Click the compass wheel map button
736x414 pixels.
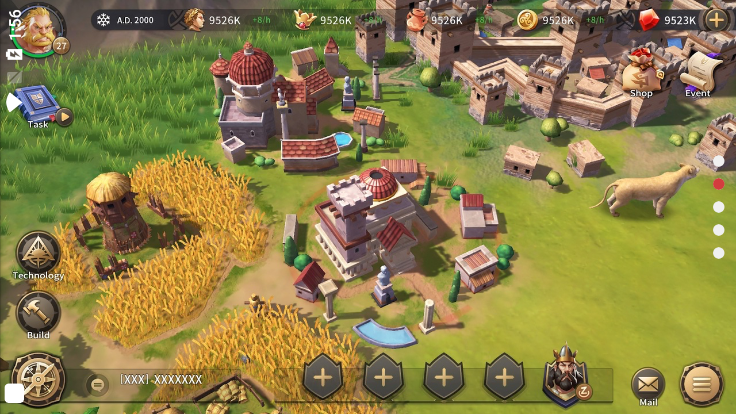[x=38, y=380]
